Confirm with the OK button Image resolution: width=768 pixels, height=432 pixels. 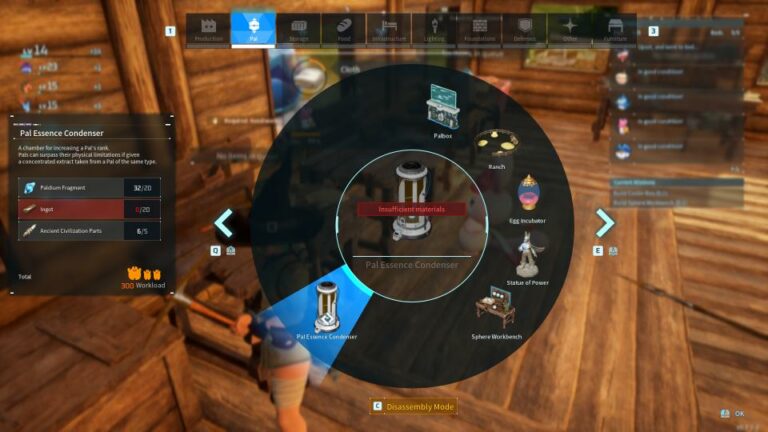pyautogui.click(x=733, y=413)
